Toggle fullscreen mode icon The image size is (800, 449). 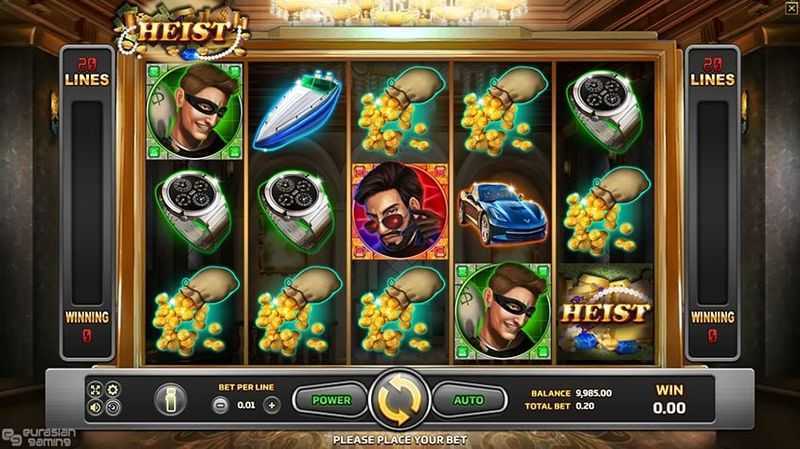pos(96,389)
